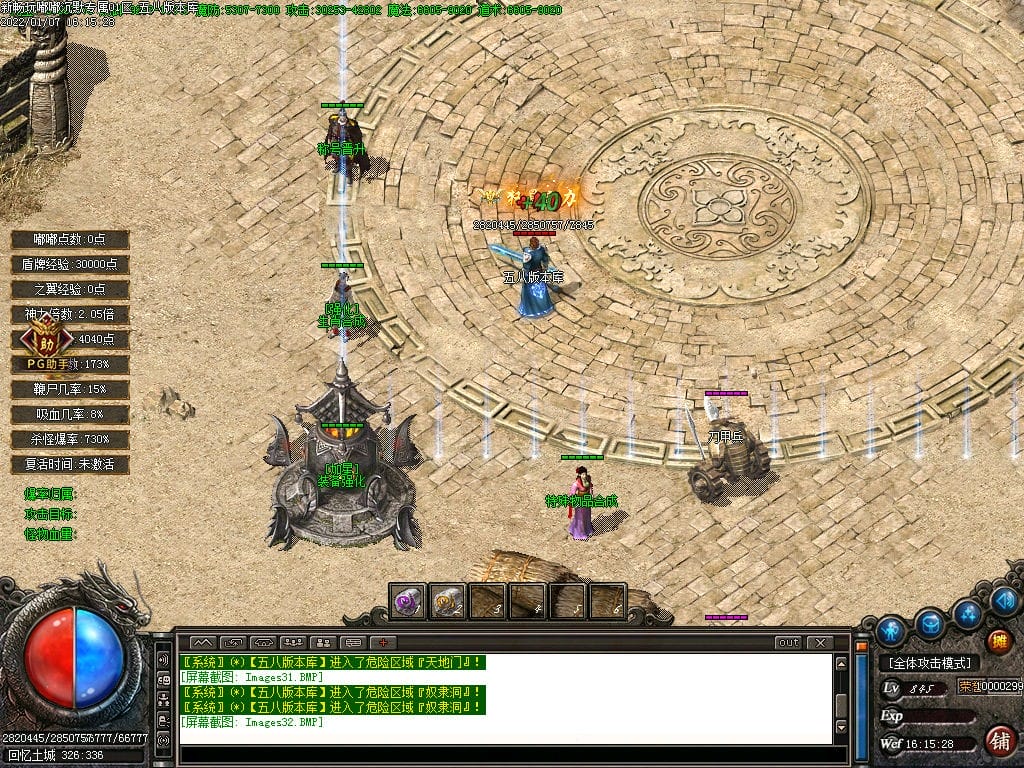Use the purple swirl item in hotbar slot 1
This screenshot has height=768, width=1024.
click(x=407, y=601)
